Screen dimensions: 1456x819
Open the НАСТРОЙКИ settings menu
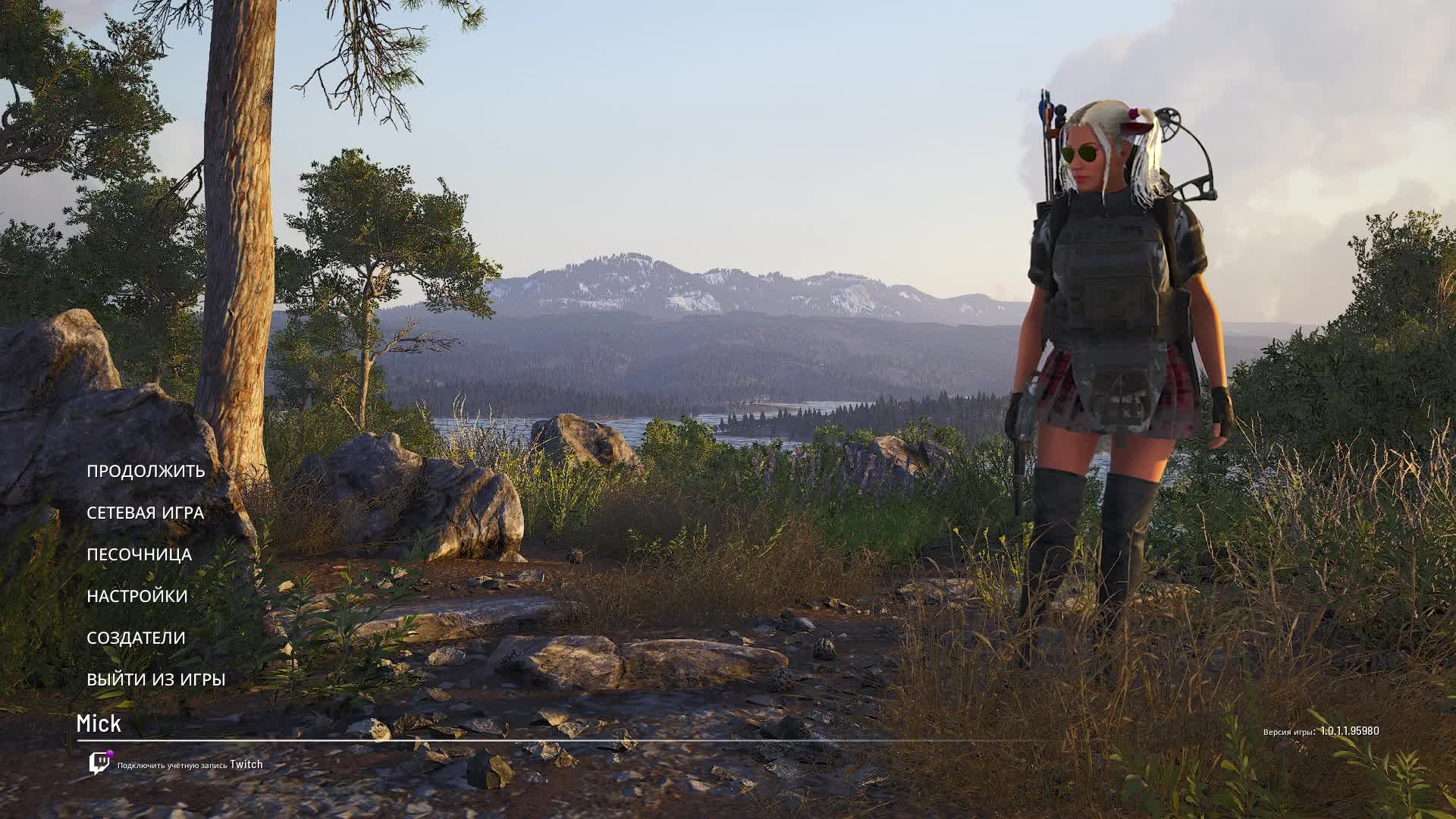click(136, 596)
